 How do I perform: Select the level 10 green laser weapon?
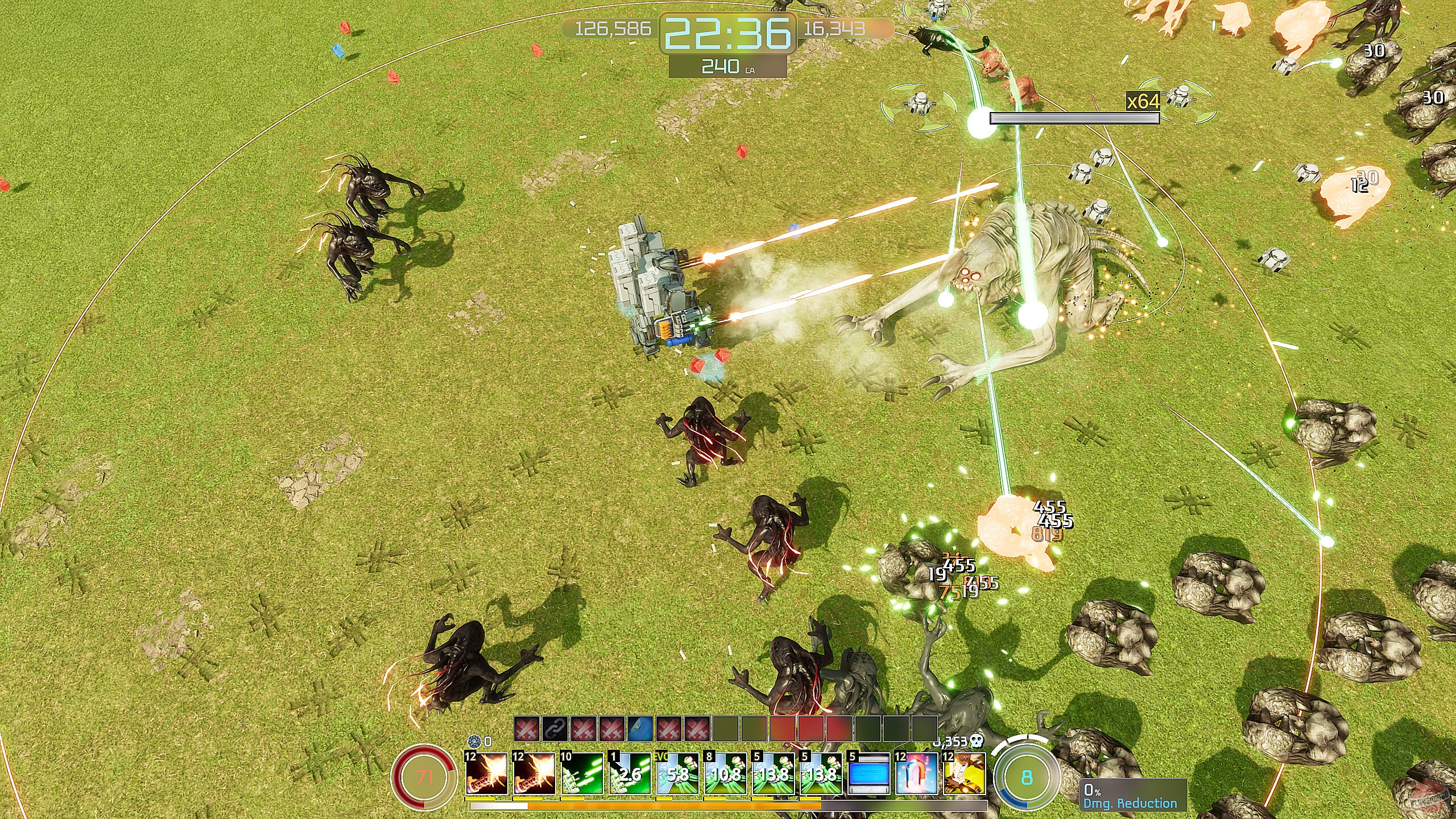[x=581, y=773]
